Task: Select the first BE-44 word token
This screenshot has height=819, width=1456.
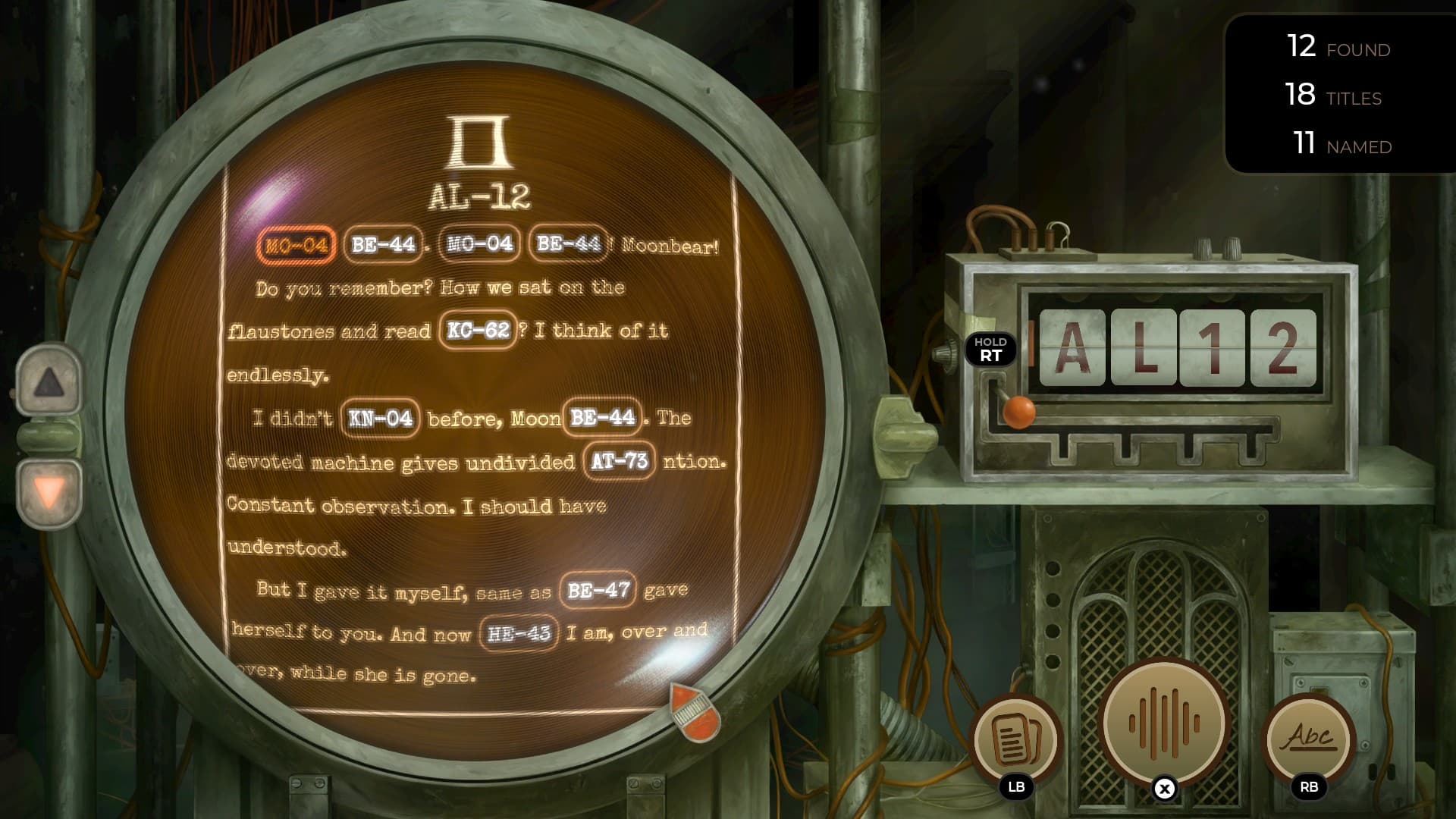Action: click(x=381, y=244)
